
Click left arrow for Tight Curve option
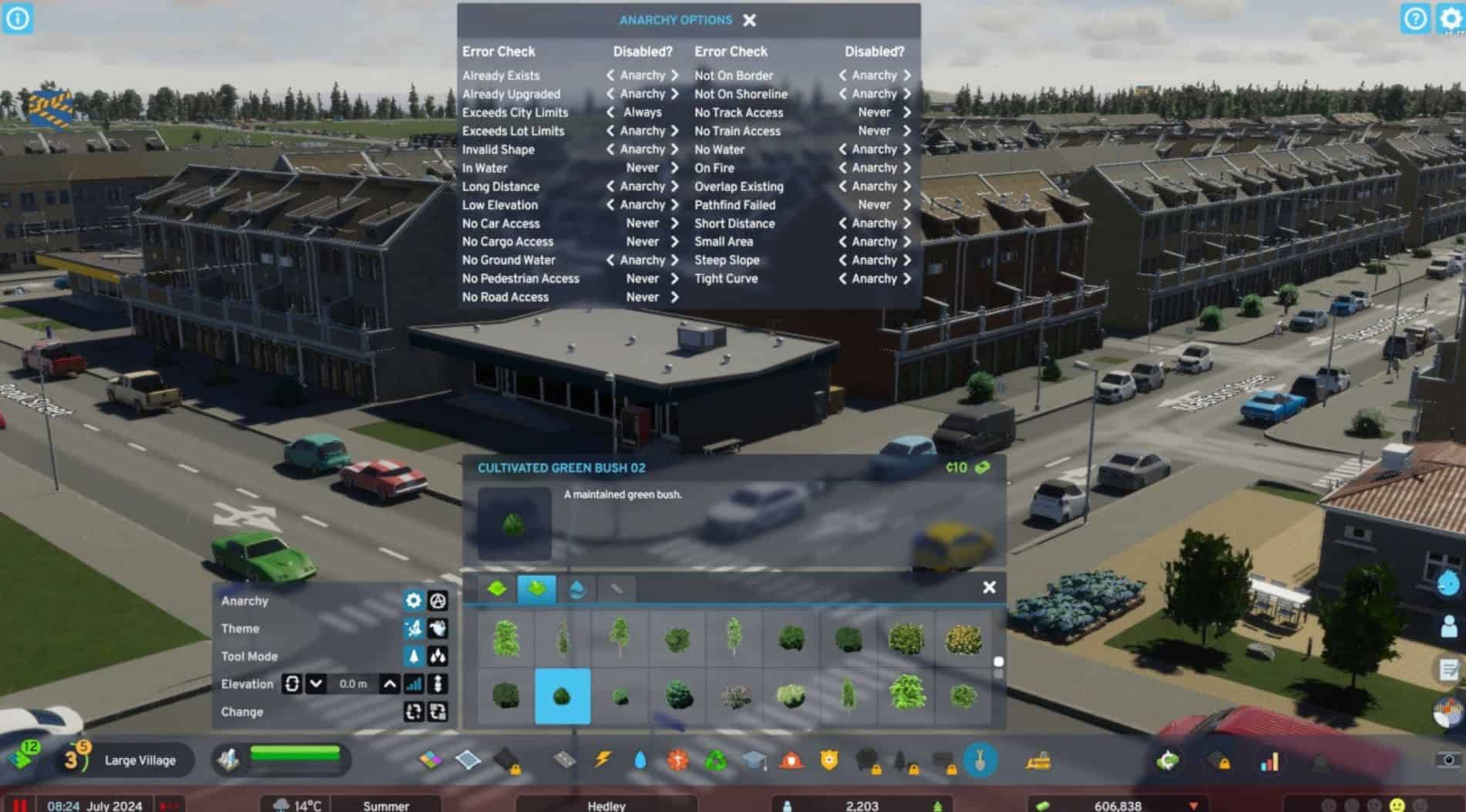842,279
